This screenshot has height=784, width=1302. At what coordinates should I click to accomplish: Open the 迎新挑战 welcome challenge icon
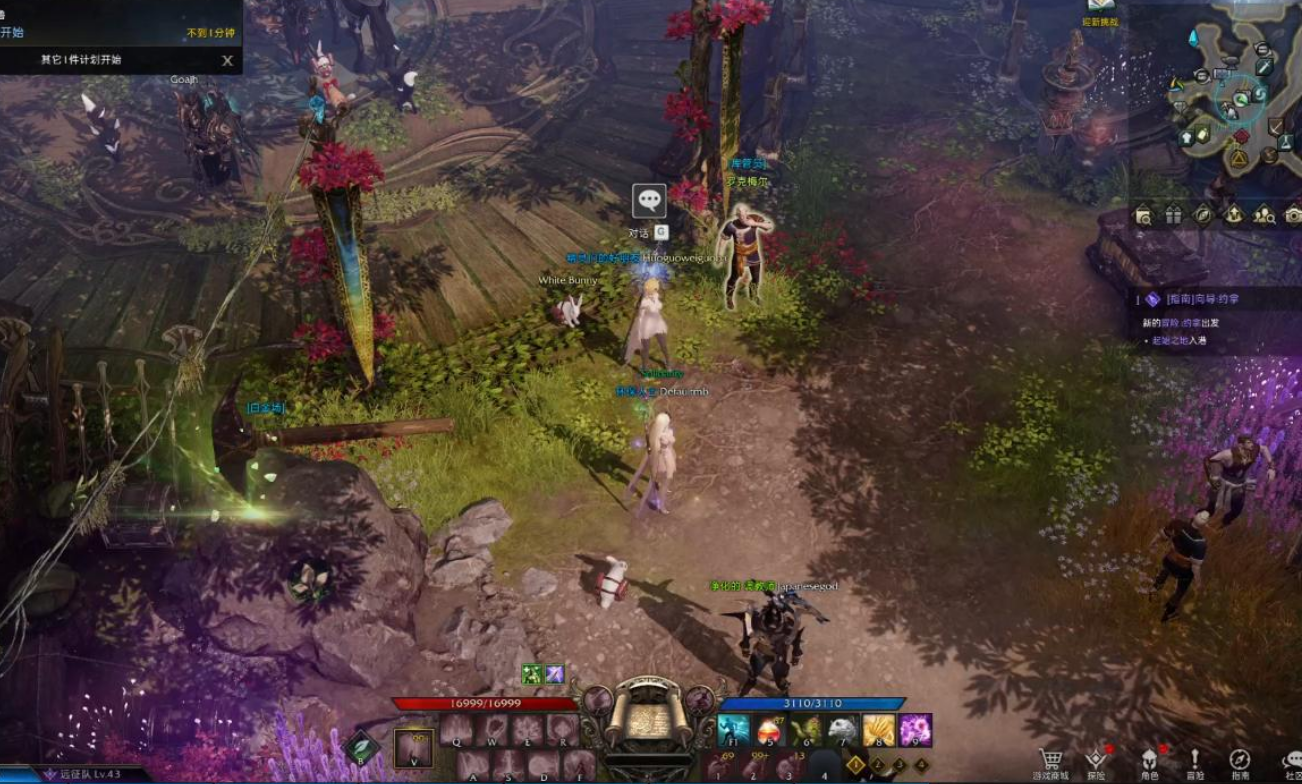point(1100,10)
